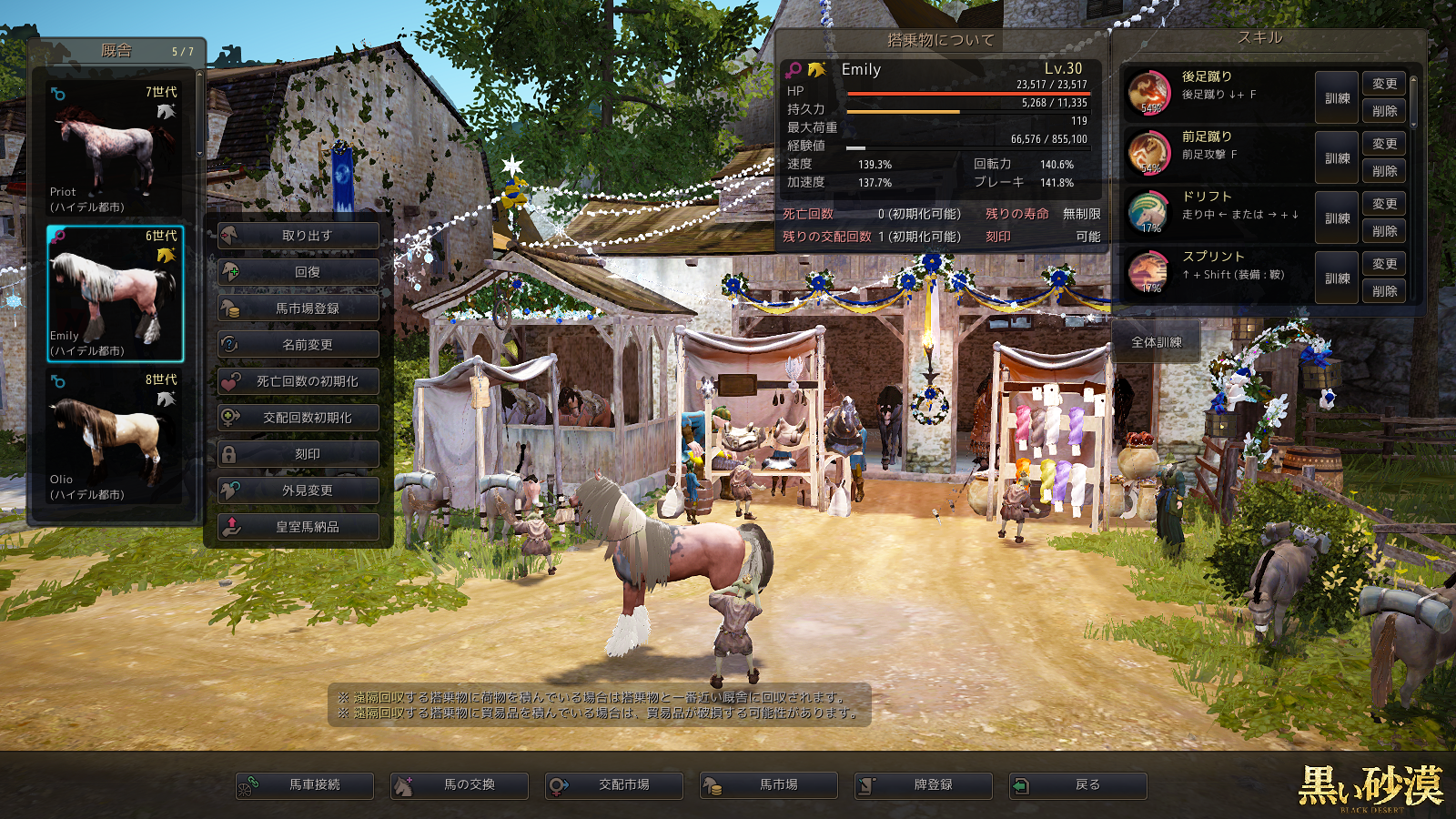Open 名前変更 to rename the horse
1456x819 pixels.
(298, 345)
